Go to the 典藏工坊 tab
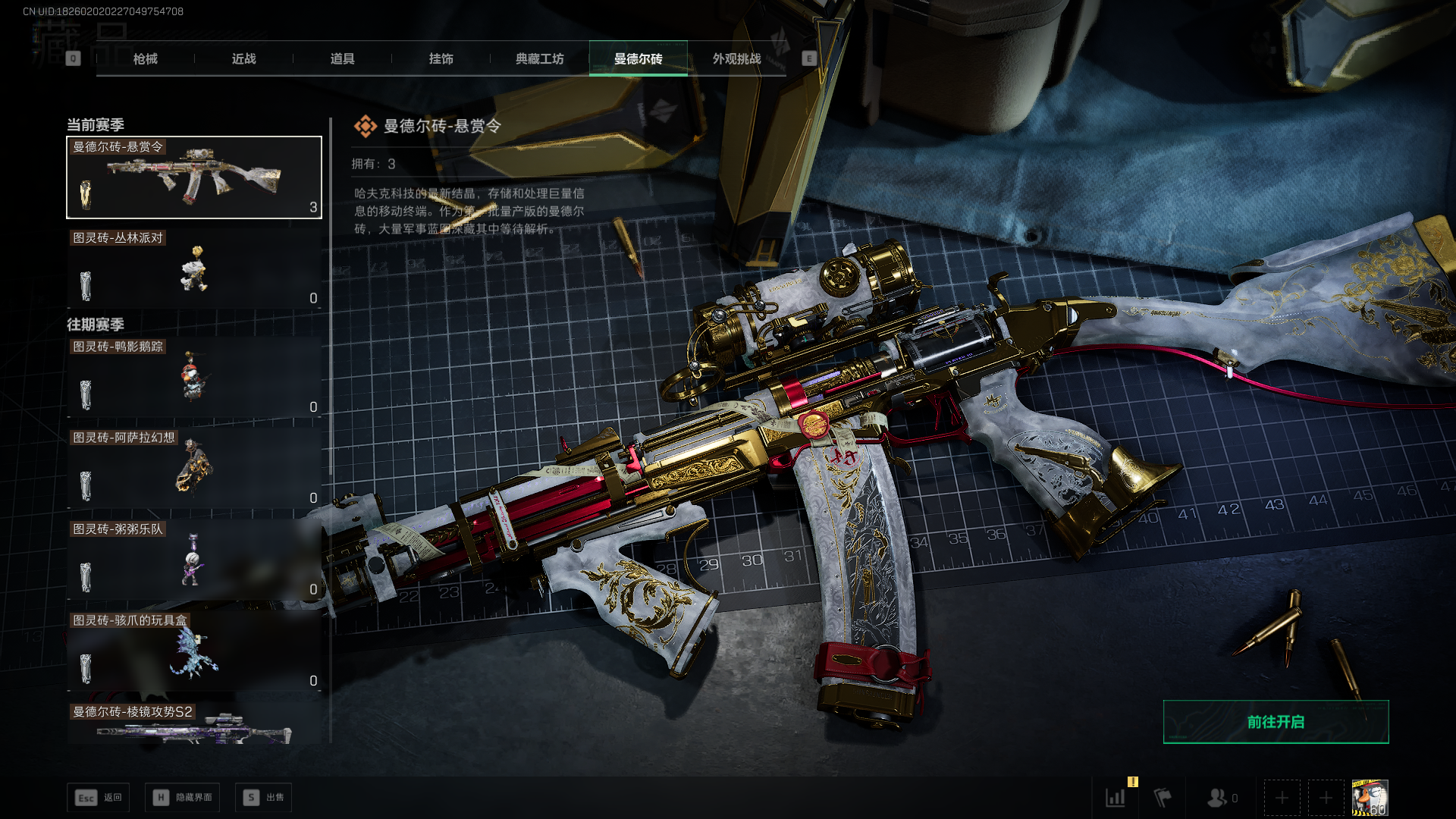 coord(539,58)
